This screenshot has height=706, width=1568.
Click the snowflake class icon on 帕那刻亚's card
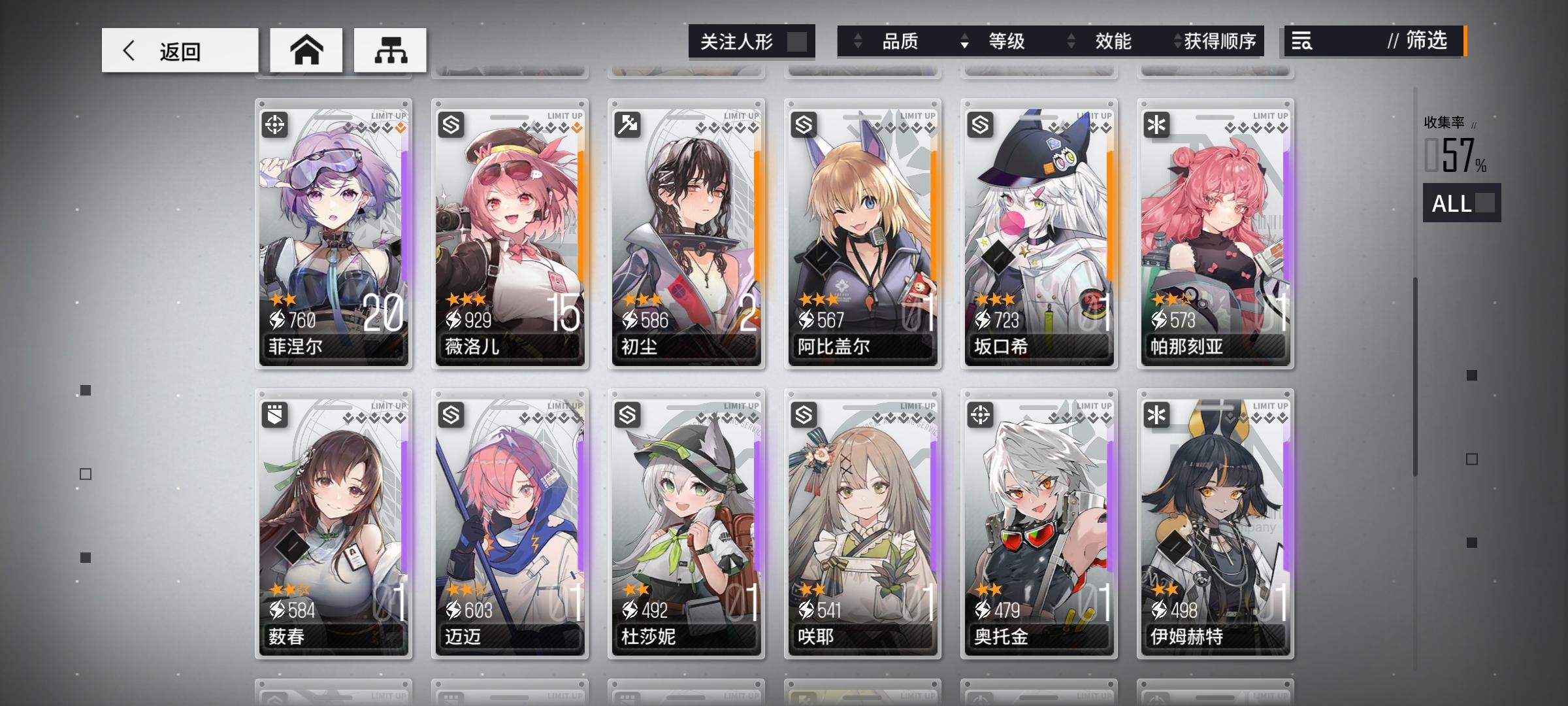point(1157,124)
